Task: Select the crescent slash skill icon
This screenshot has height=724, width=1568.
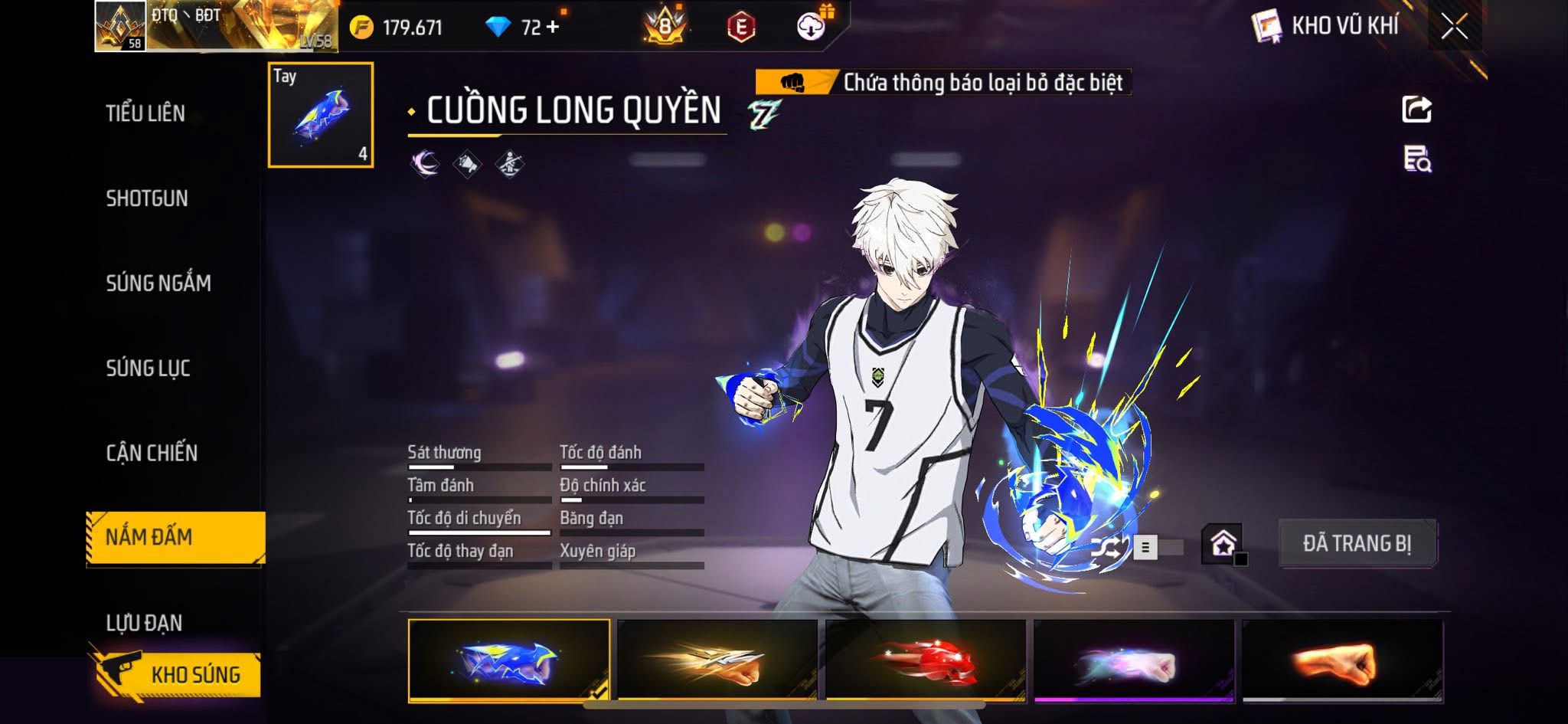Action: [425, 163]
